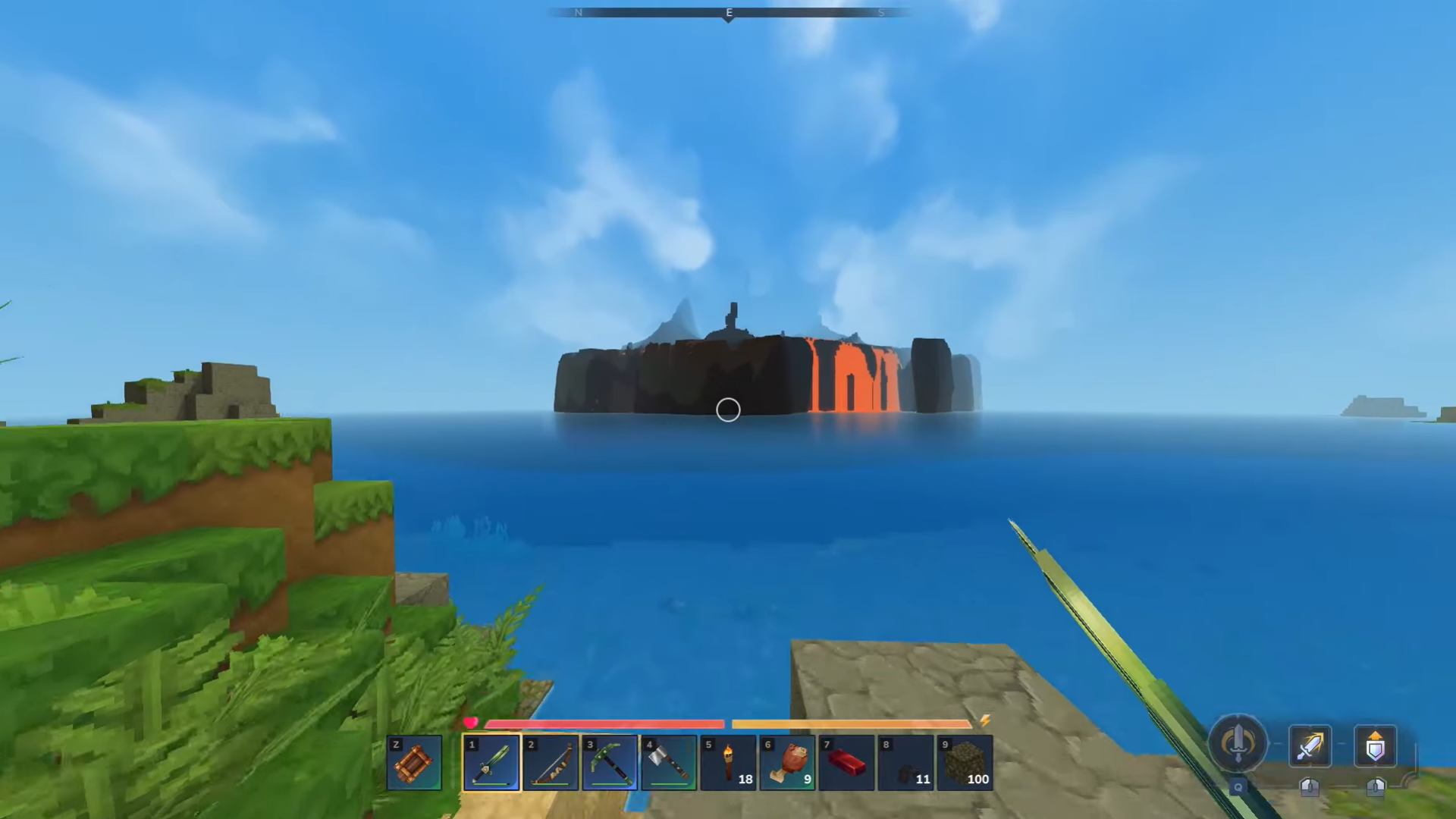Select the sword in hotbar slot 1
Image resolution: width=1456 pixels, height=819 pixels.
pyautogui.click(x=491, y=762)
